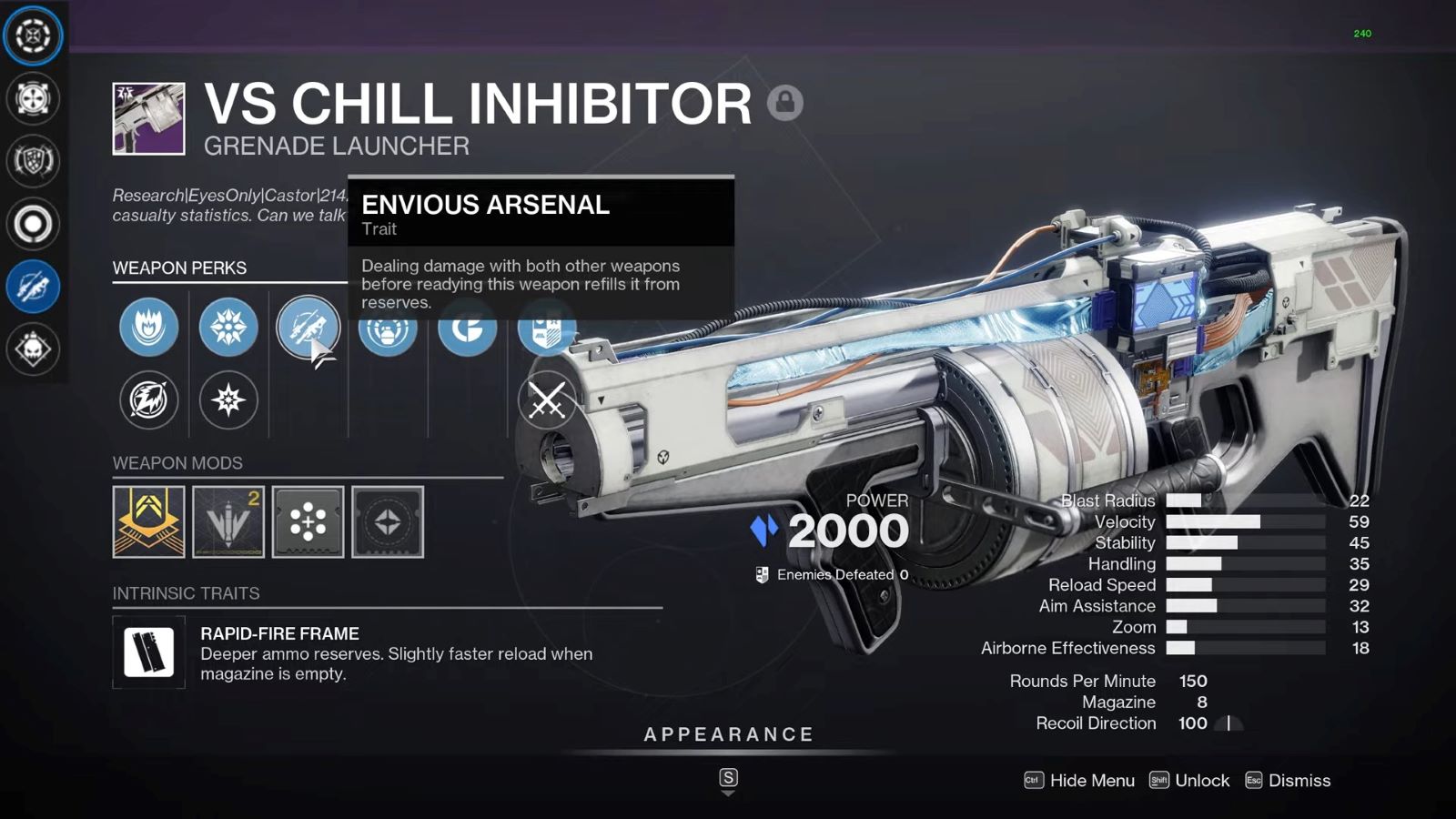Click Unlock at the bottom bar

[x=1200, y=781]
